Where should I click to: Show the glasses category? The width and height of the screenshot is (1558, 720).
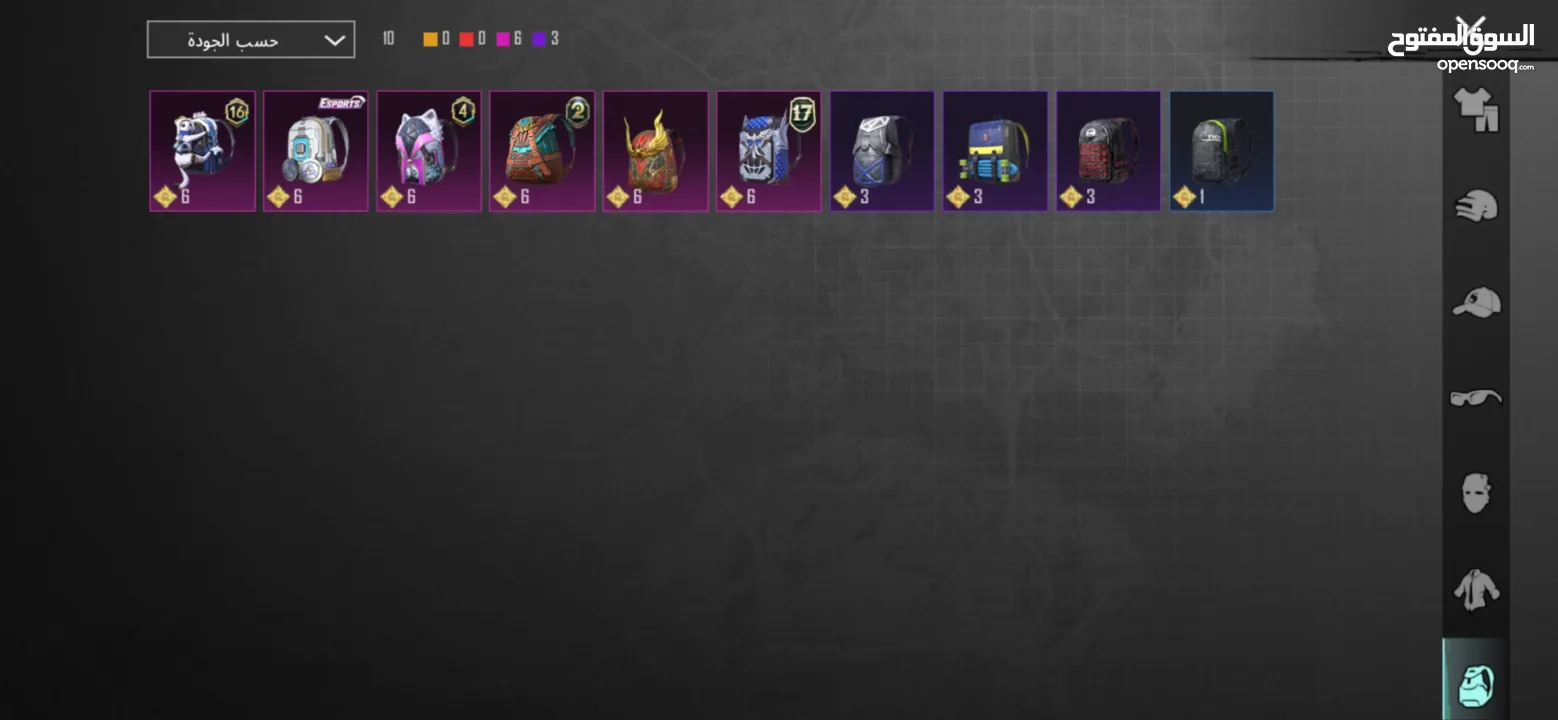pos(1475,398)
